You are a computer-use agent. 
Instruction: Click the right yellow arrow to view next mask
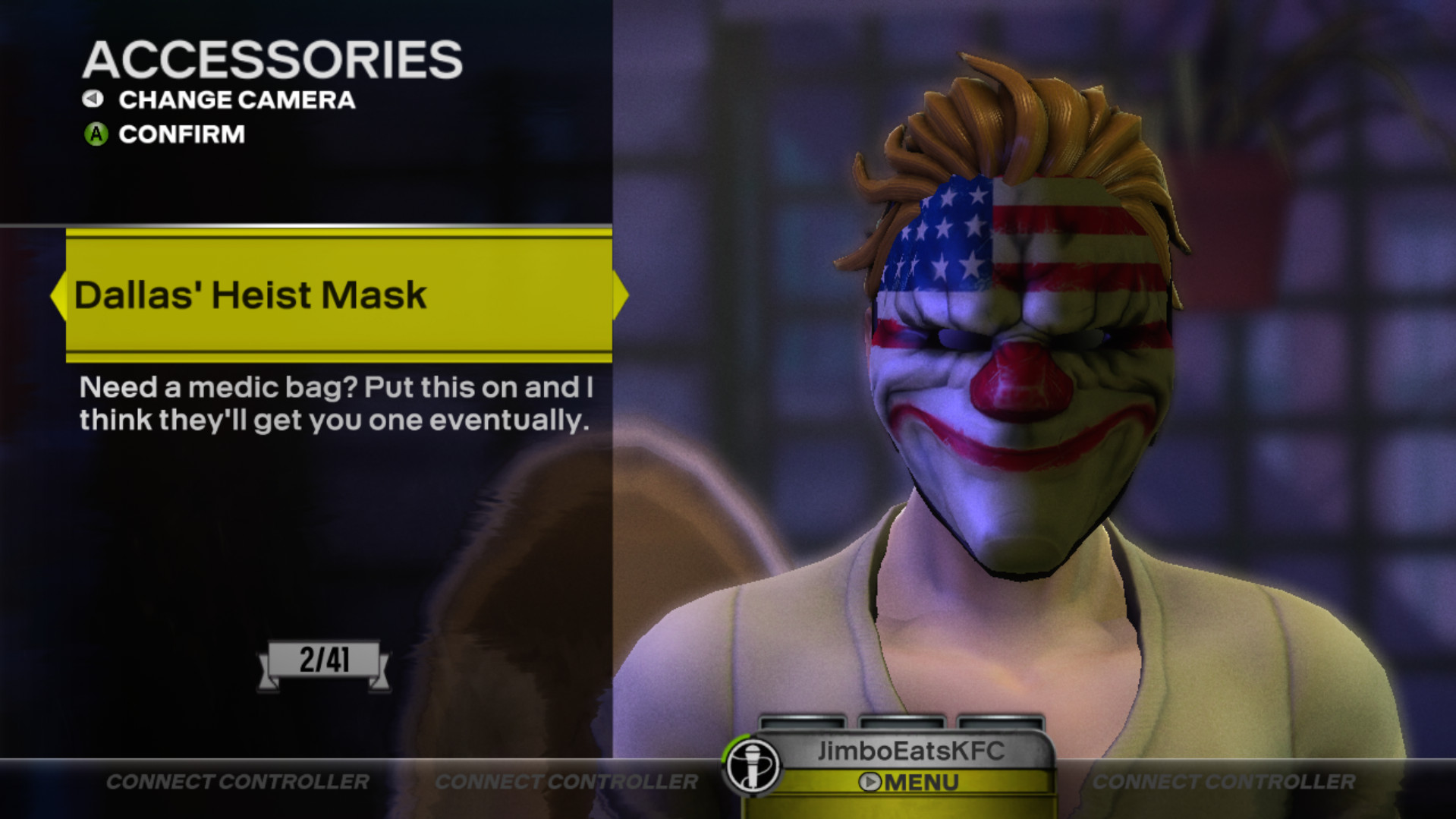(x=621, y=295)
